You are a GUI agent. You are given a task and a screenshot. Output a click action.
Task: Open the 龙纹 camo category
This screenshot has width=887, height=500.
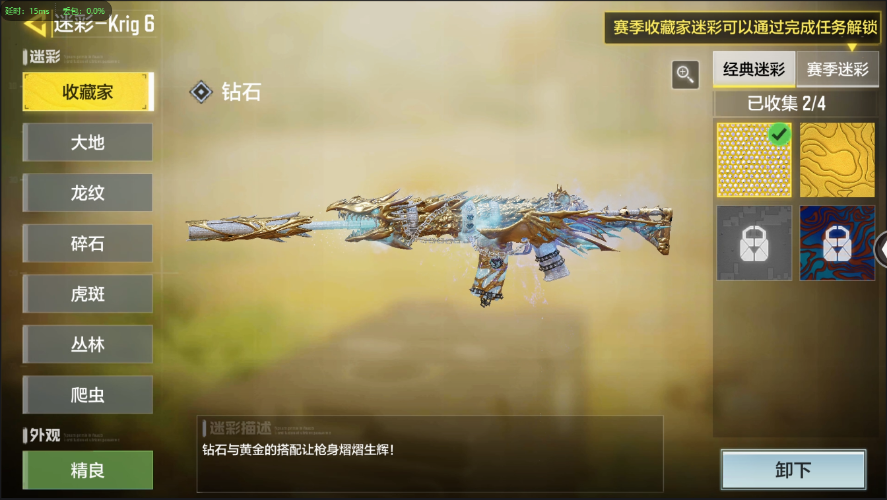click(x=88, y=193)
